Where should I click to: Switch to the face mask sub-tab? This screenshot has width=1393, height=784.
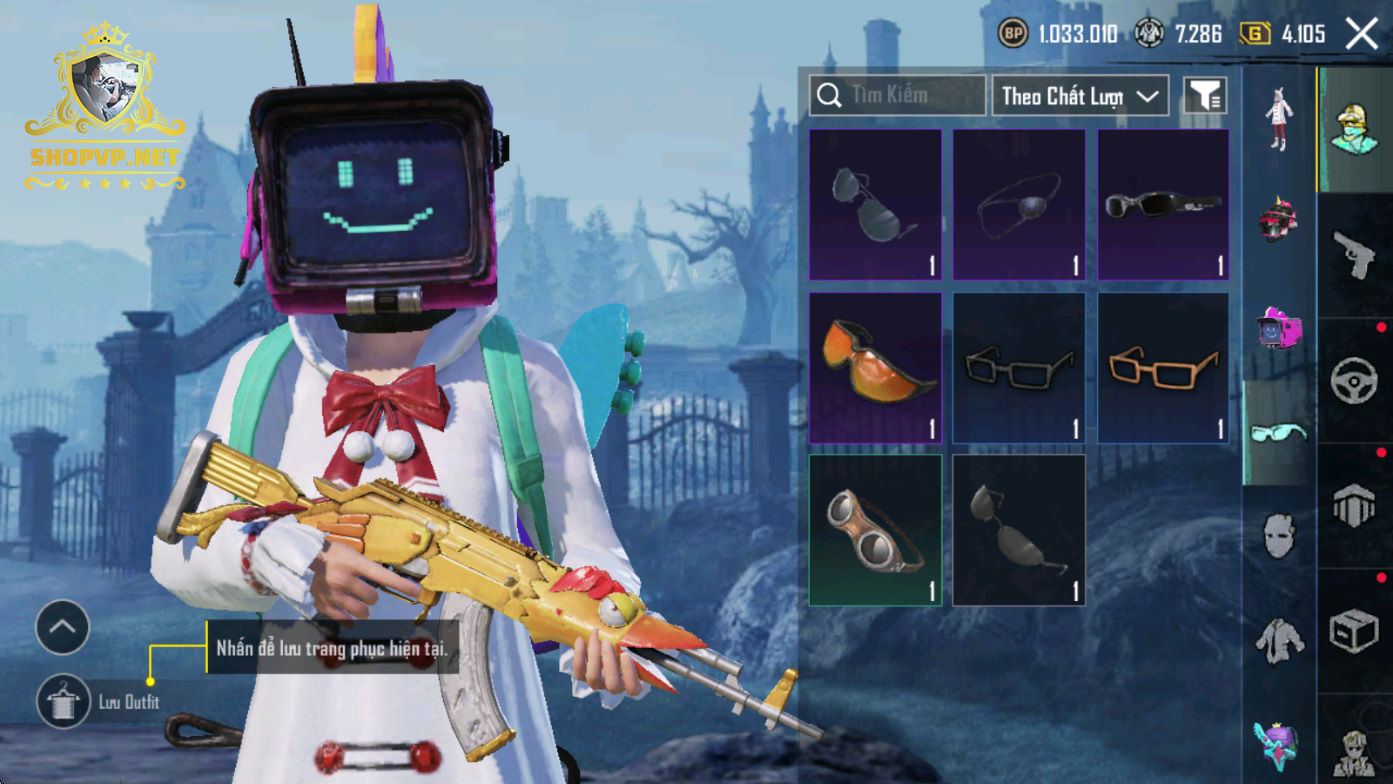(x=1279, y=537)
